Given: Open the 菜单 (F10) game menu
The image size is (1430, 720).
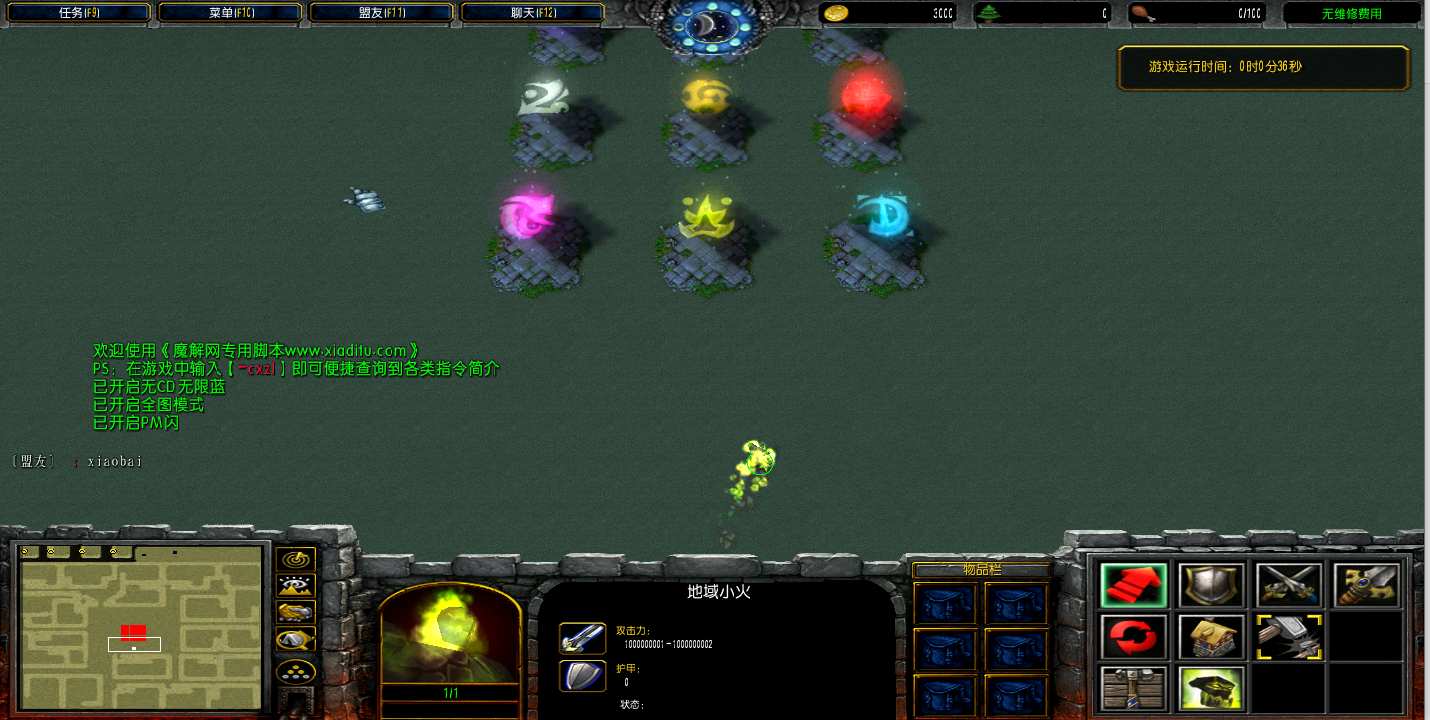Looking at the screenshot, I should click(230, 13).
